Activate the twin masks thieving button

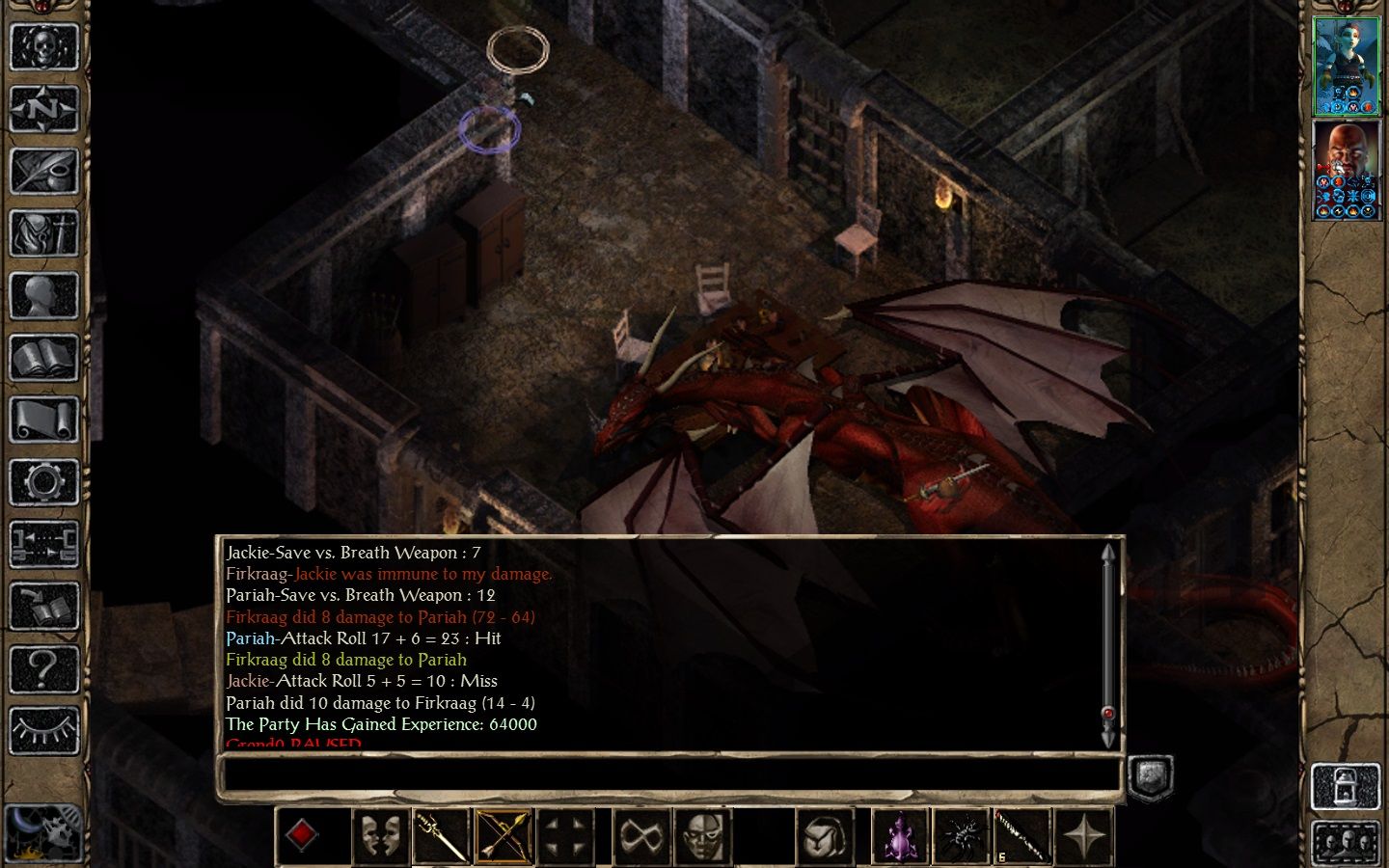point(380,836)
